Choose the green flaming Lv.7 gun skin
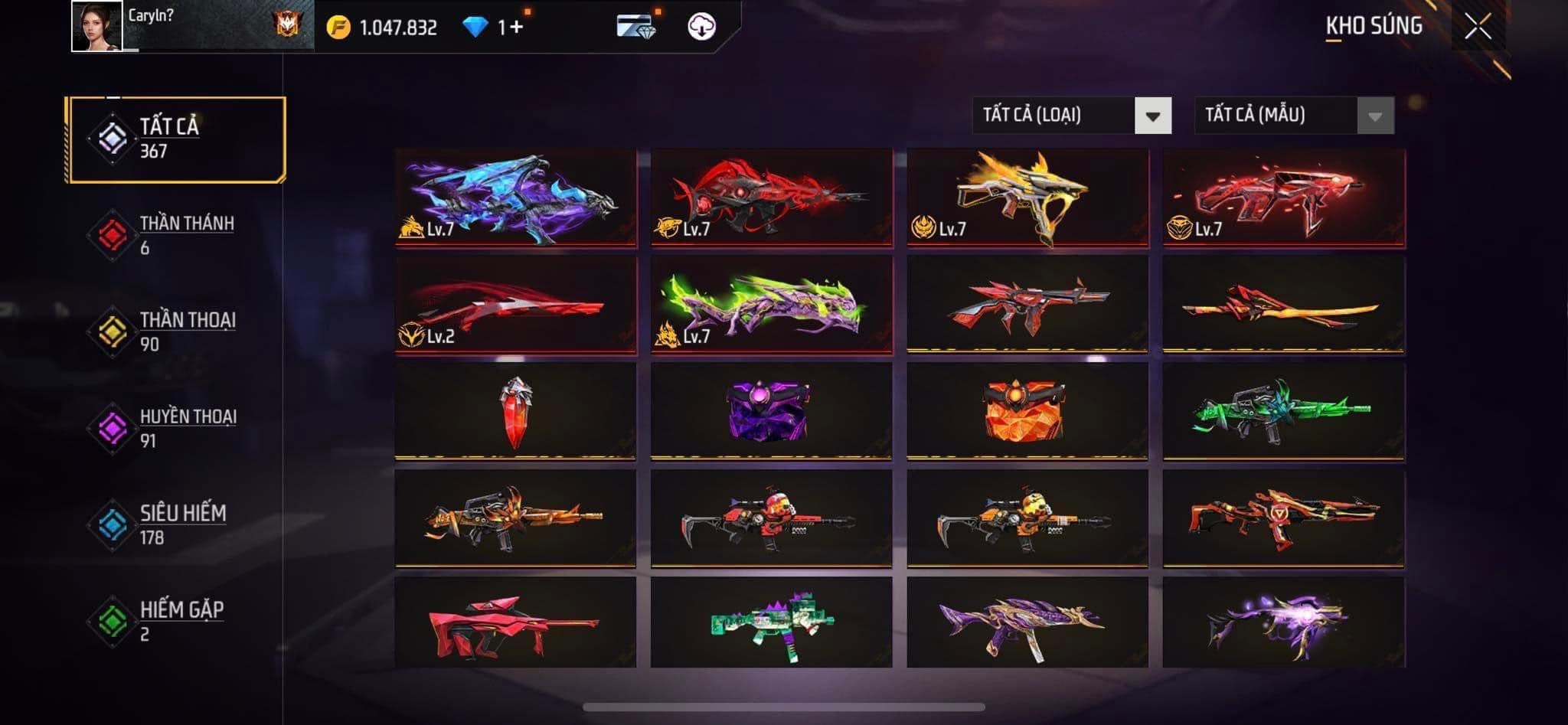Screen dimensions: 1568x725 771,305
